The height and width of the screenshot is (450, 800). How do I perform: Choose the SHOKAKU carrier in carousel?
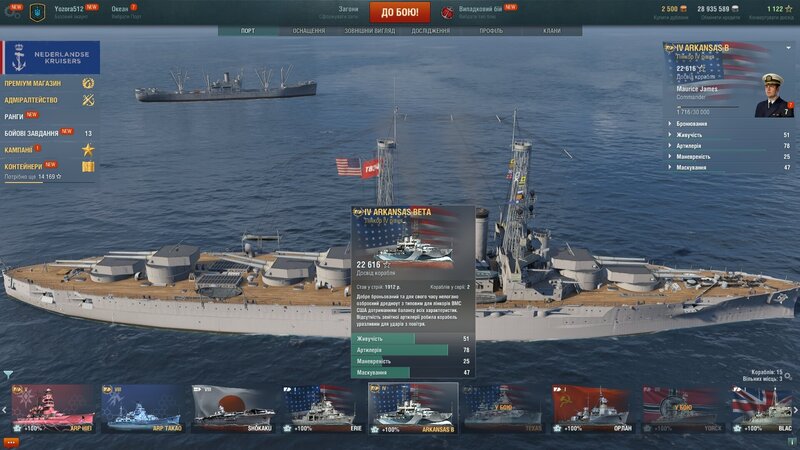234,409
